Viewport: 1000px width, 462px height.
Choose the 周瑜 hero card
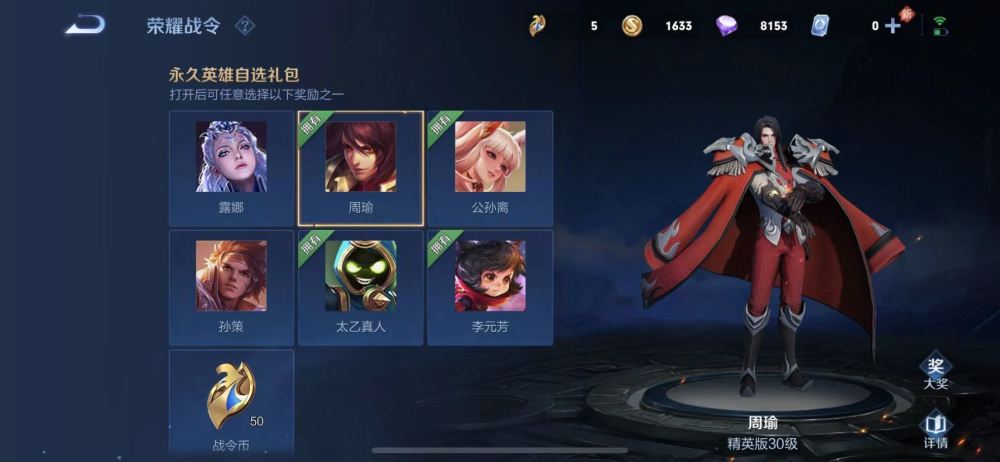(360, 167)
